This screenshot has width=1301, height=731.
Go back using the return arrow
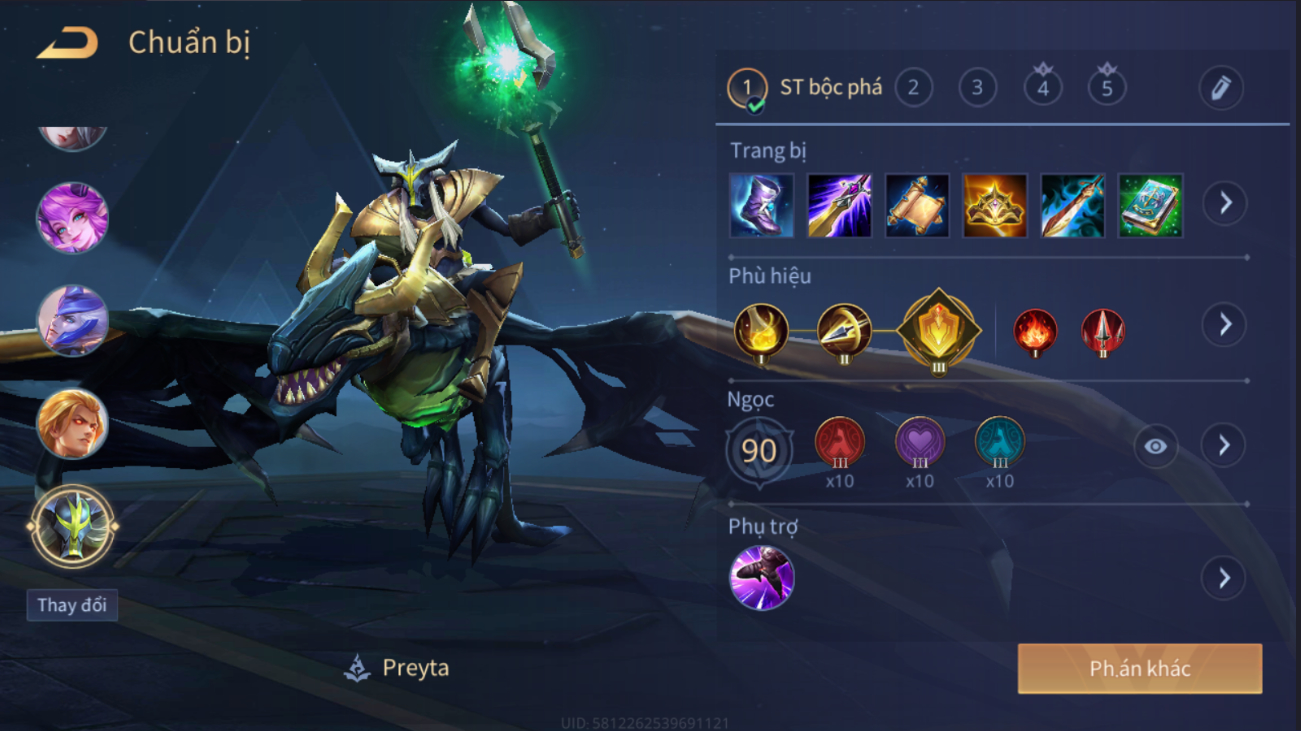coord(68,44)
